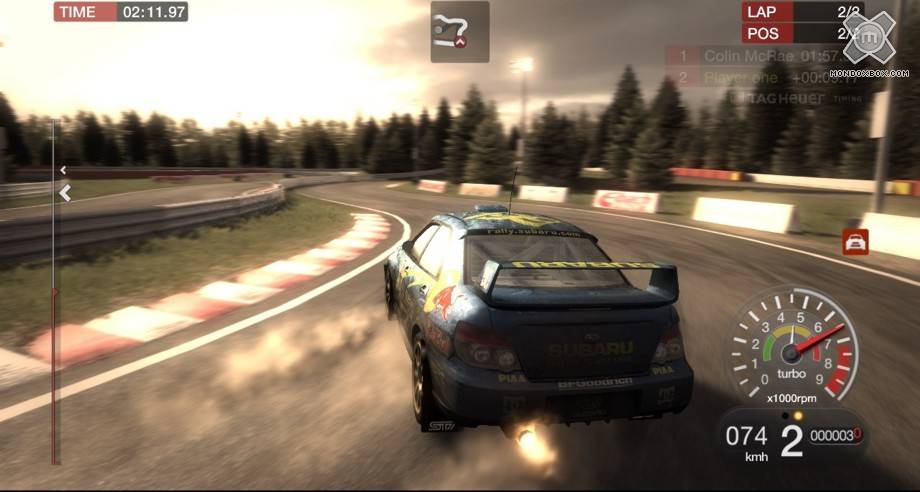The image size is (920, 492).
Task: Open the Mondoxbox watermark logo
Action: tap(875, 42)
